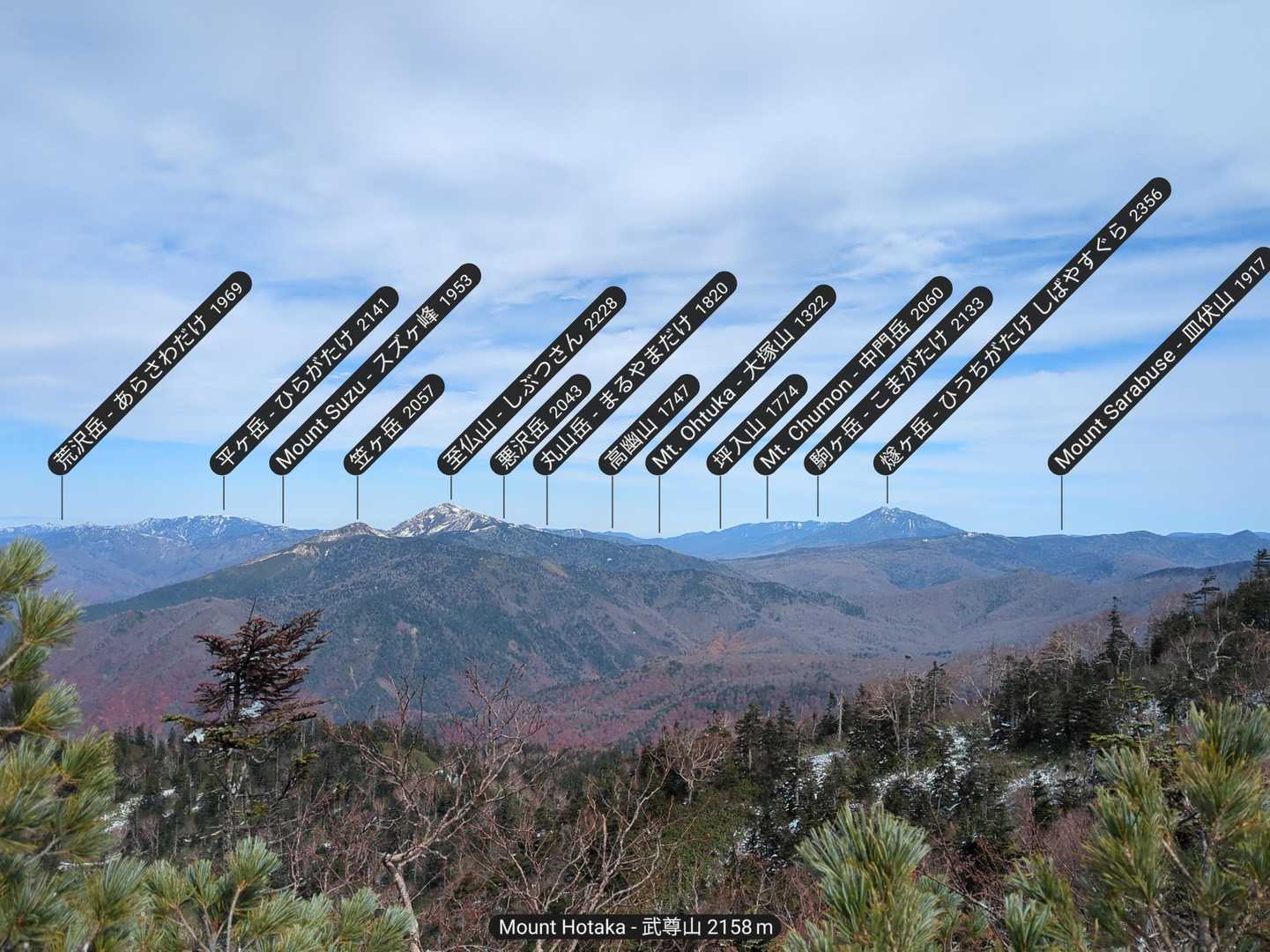Viewport: 1270px width, 952px height.
Task: Click the Mount Hotaka viewpoint caption
Action: coord(635,926)
